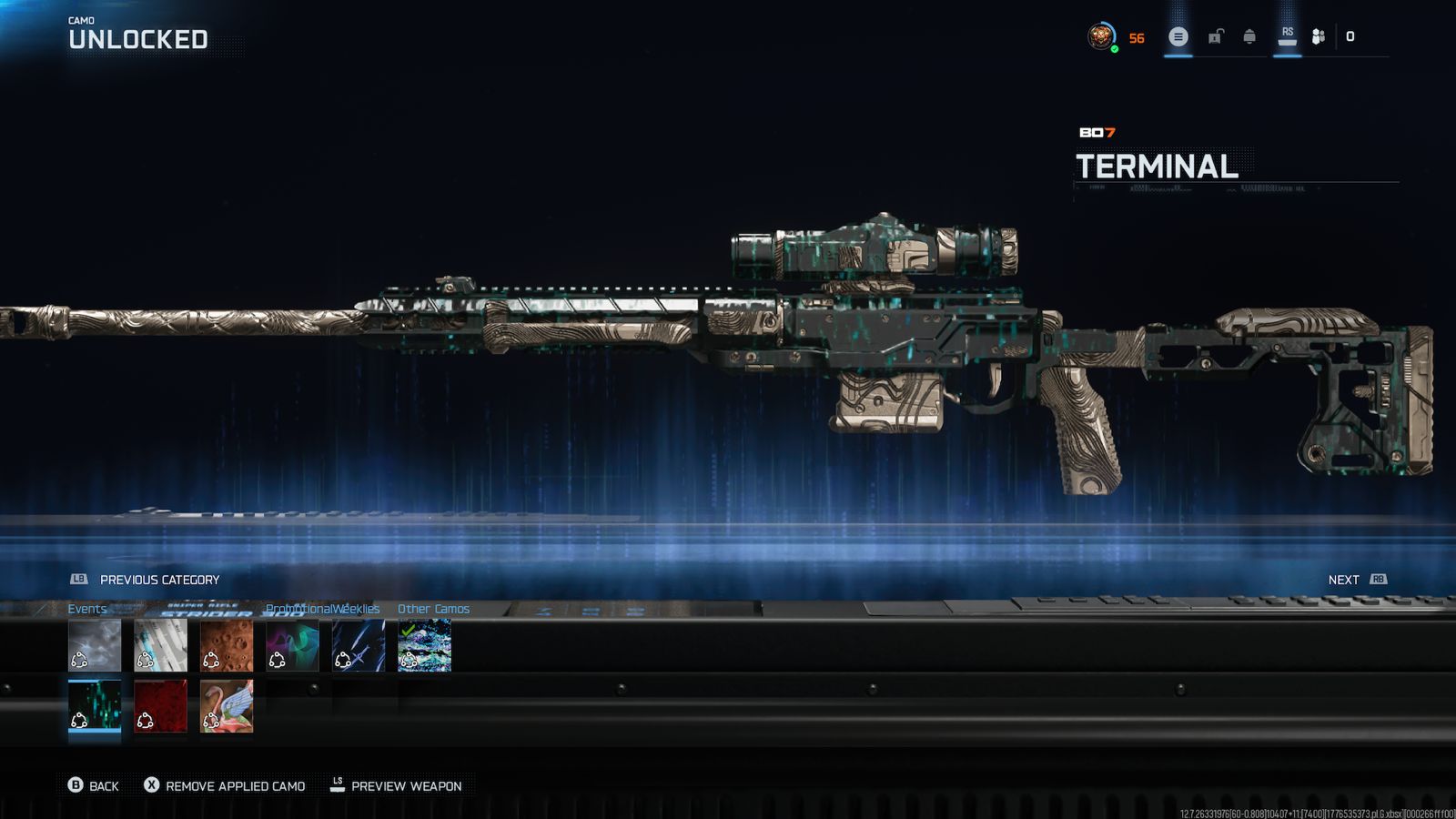Open the social party icon
1456x819 pixels.
coord(1318,37)
